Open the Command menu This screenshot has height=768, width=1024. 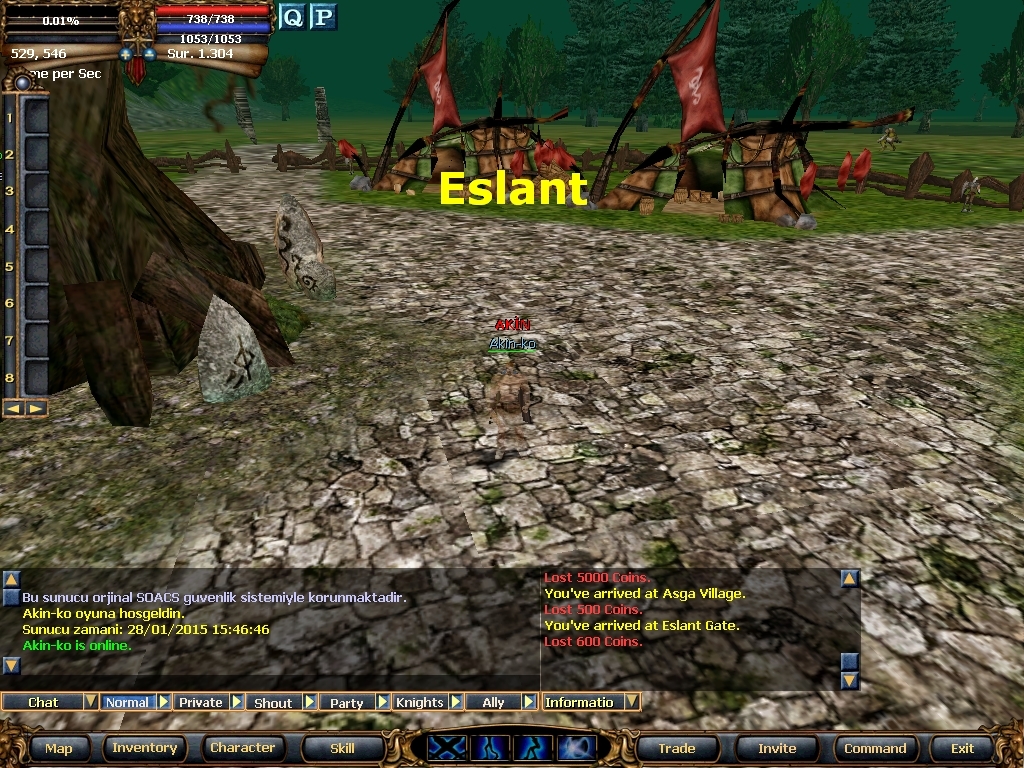[875, 748]
